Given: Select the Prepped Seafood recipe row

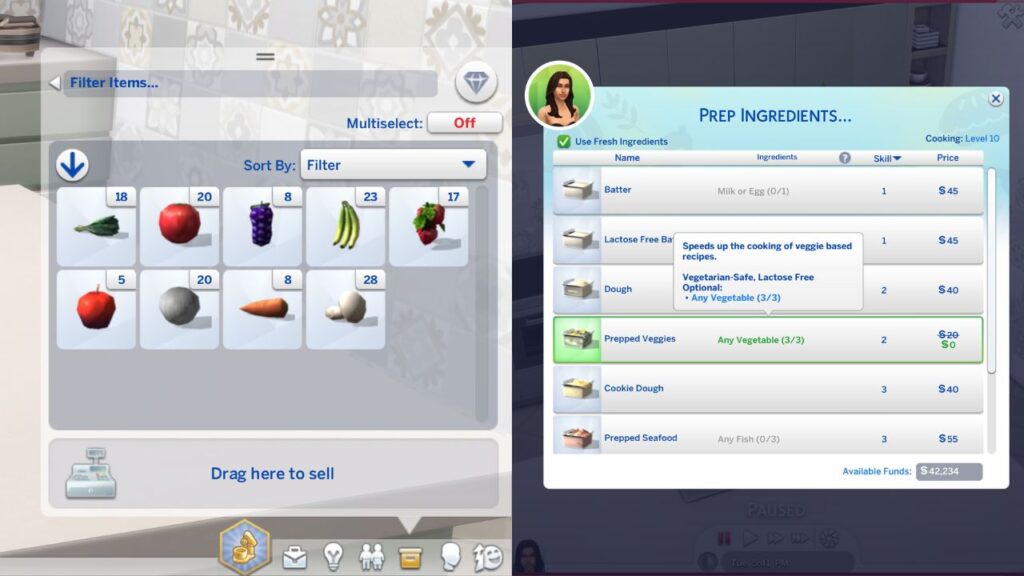Looking at the screenshot, I should tap(768, 438).
